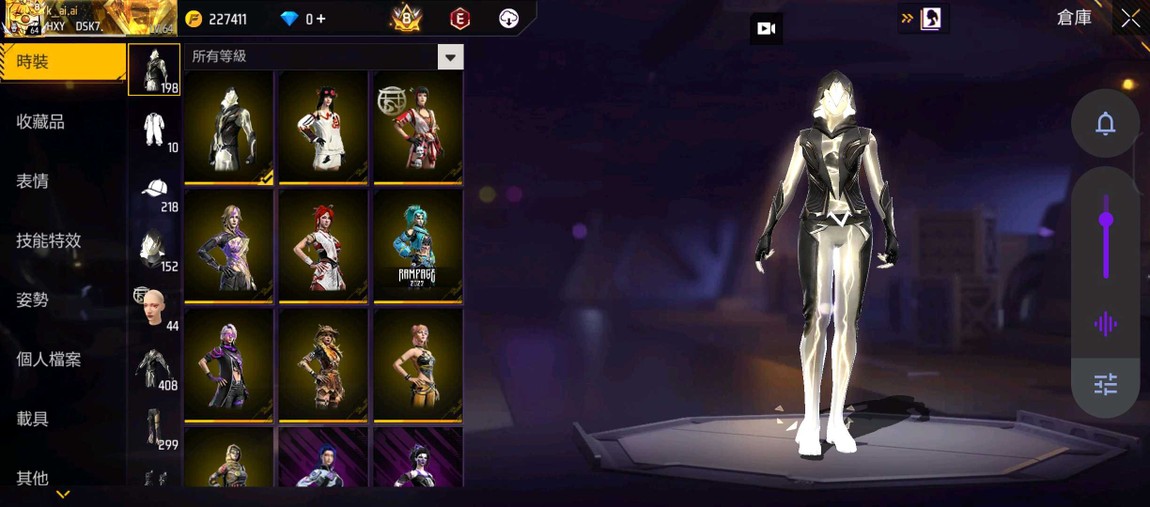Select the white cap headwear category
This screenshot has height=507, width=1150.
[x=154, y=190]
